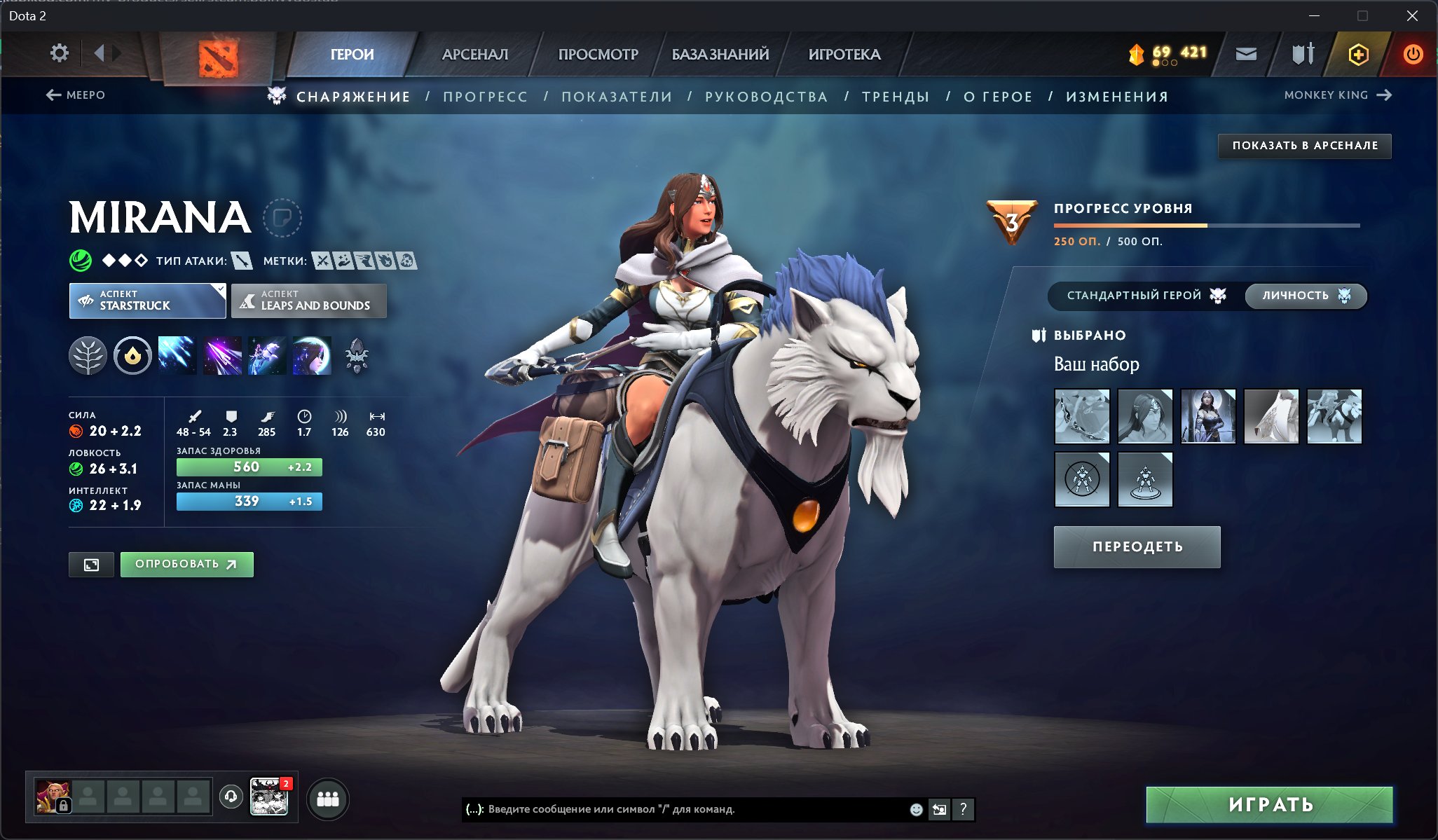The height and width of the screenshot is (840, 1438).
Task: Open the АРСЕНАЛ menu tab
Action: coord(475,53)
